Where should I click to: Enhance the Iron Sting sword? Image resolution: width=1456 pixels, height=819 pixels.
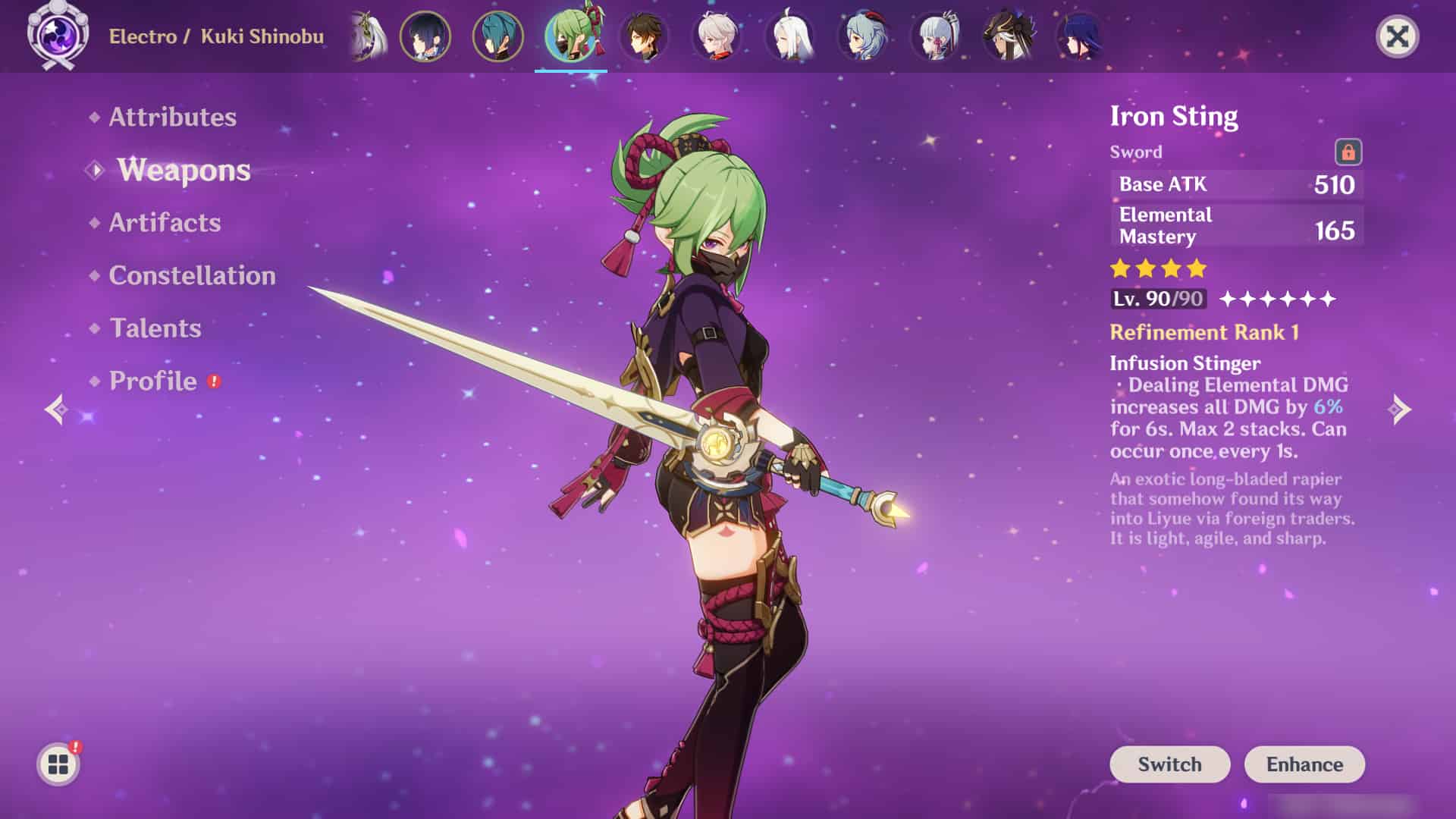[x=1304, y=764]
